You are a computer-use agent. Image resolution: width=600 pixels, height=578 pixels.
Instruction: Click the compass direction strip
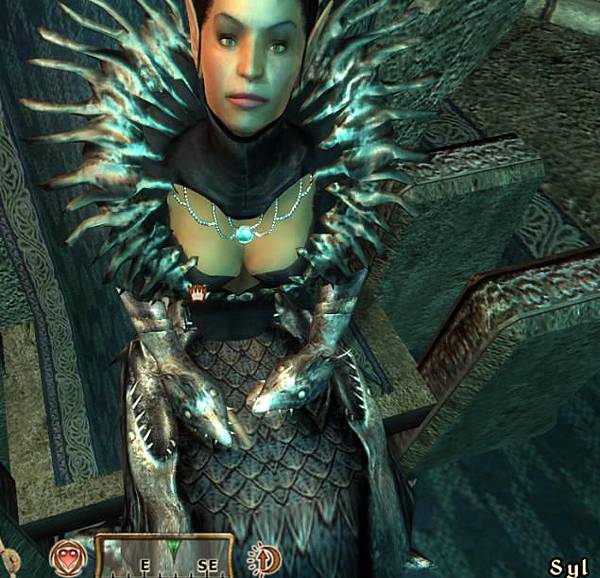click(x=164, y=557)
